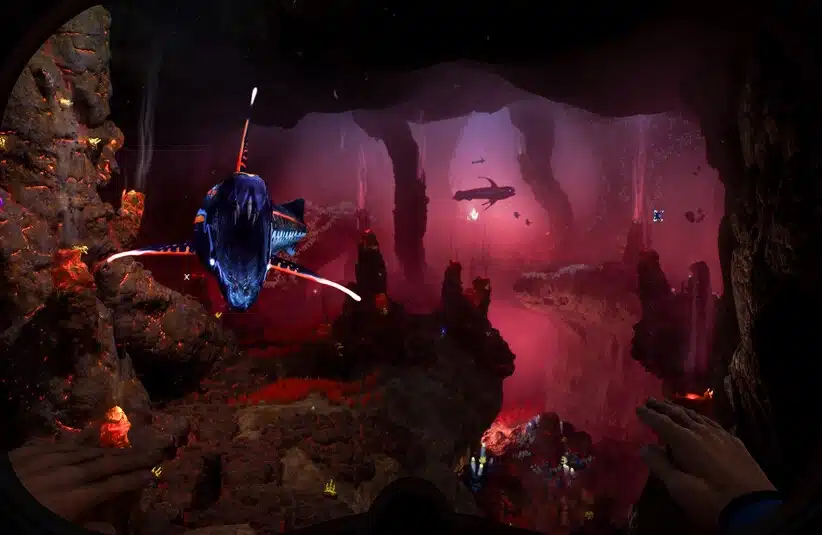Click the small white X signal marker
Image resolution: width=822 pixels, height=535 pixels.
[187, 276]
